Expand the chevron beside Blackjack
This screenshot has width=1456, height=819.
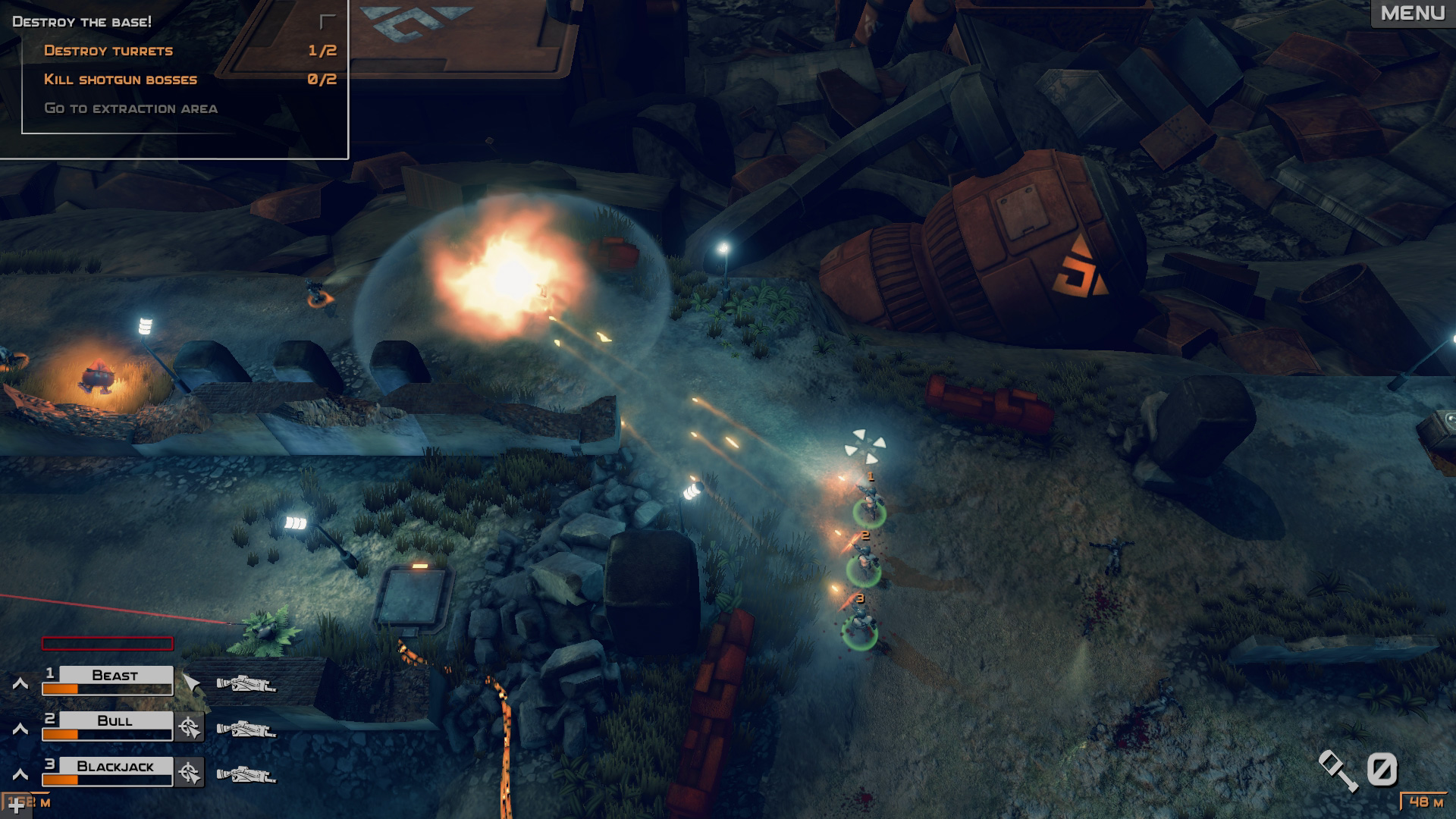(20, 773)
